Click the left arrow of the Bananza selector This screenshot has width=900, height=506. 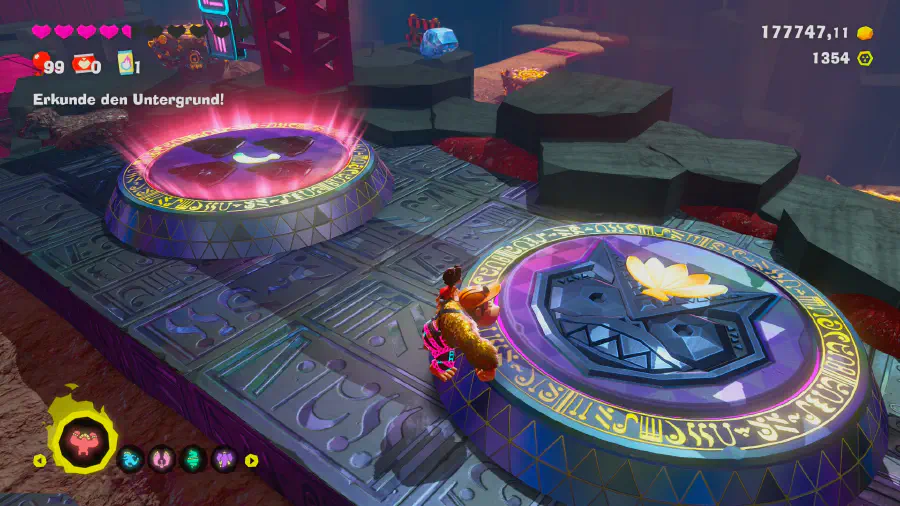(x=40, y=461)
